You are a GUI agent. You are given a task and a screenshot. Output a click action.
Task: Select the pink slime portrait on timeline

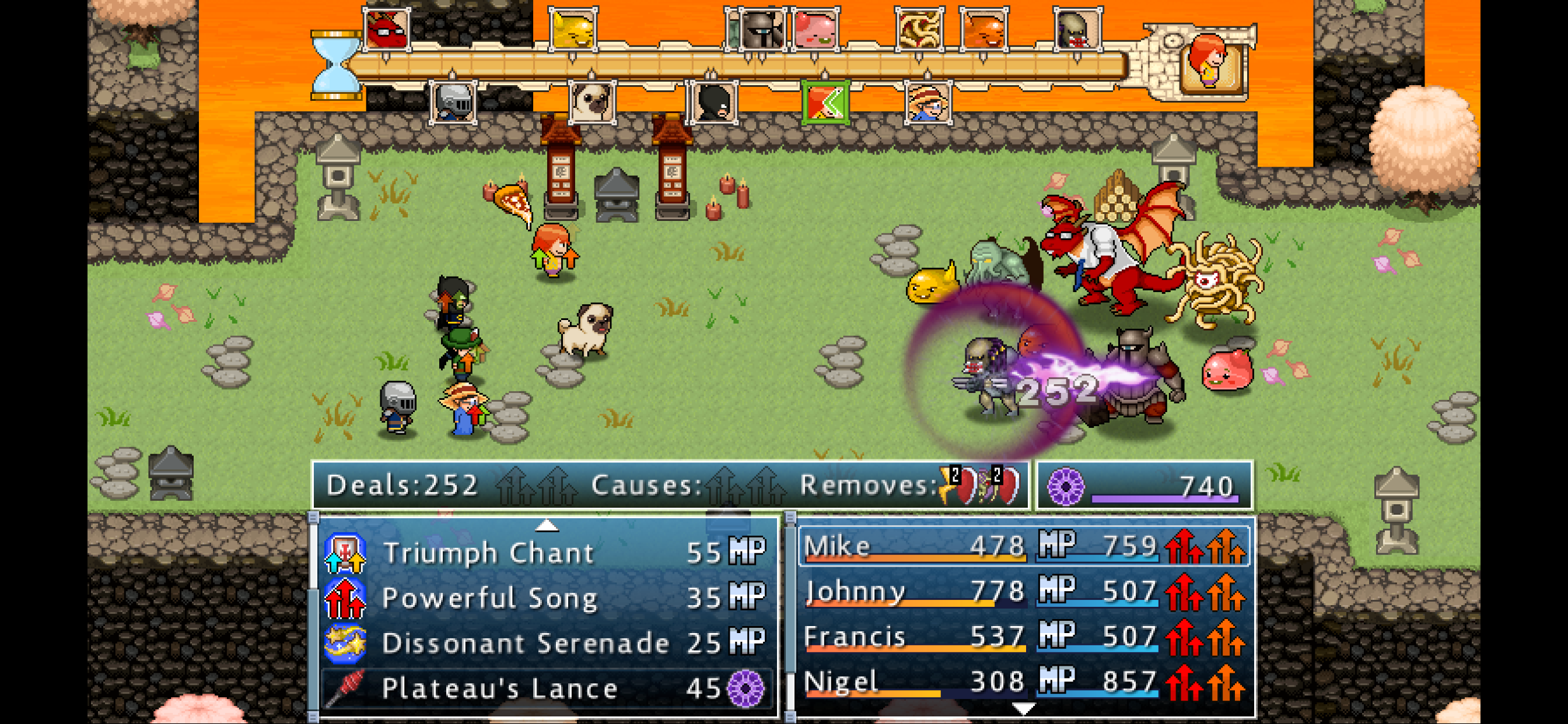(816, 29)
